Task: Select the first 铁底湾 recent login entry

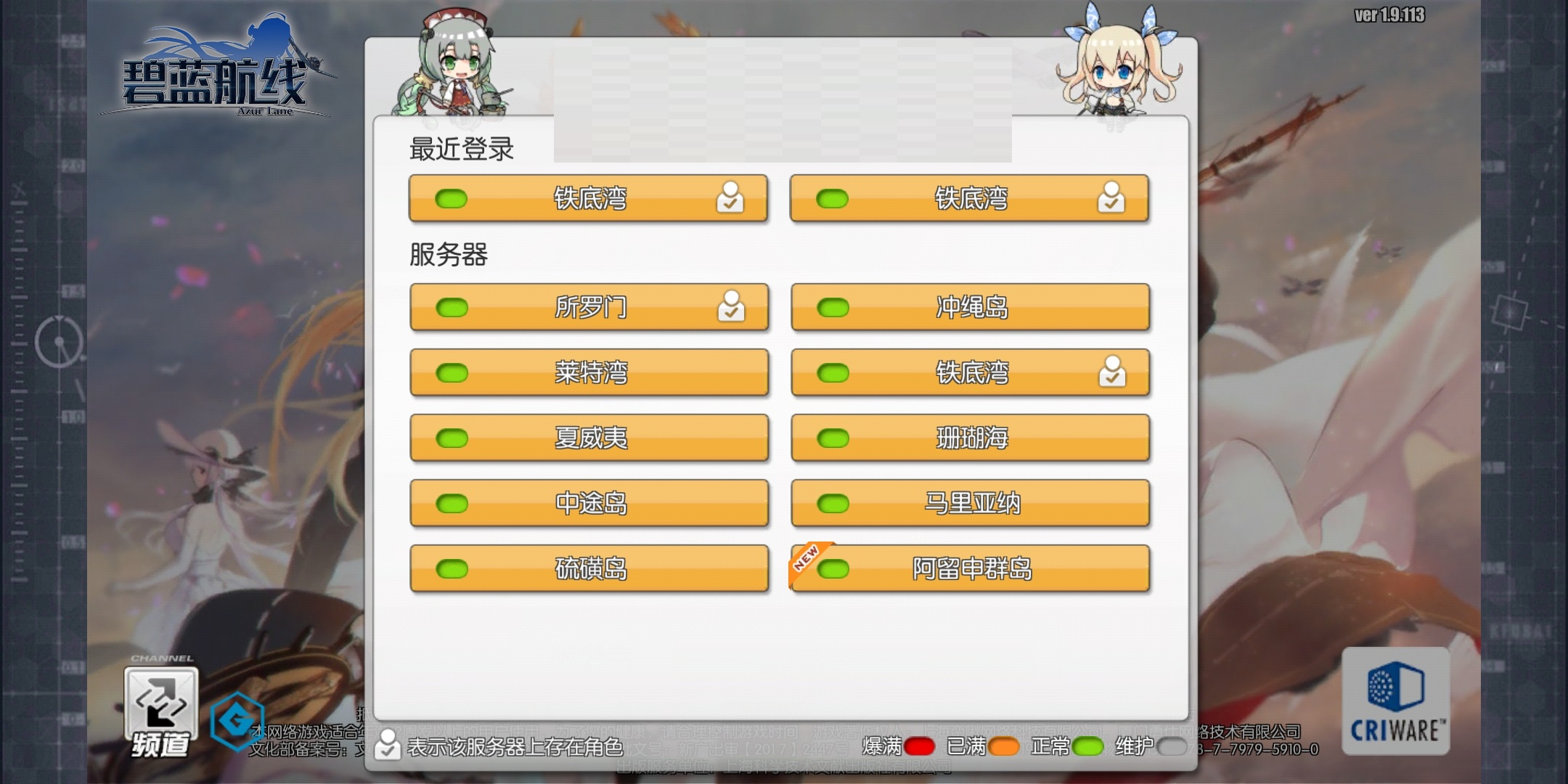Action: 589,198
